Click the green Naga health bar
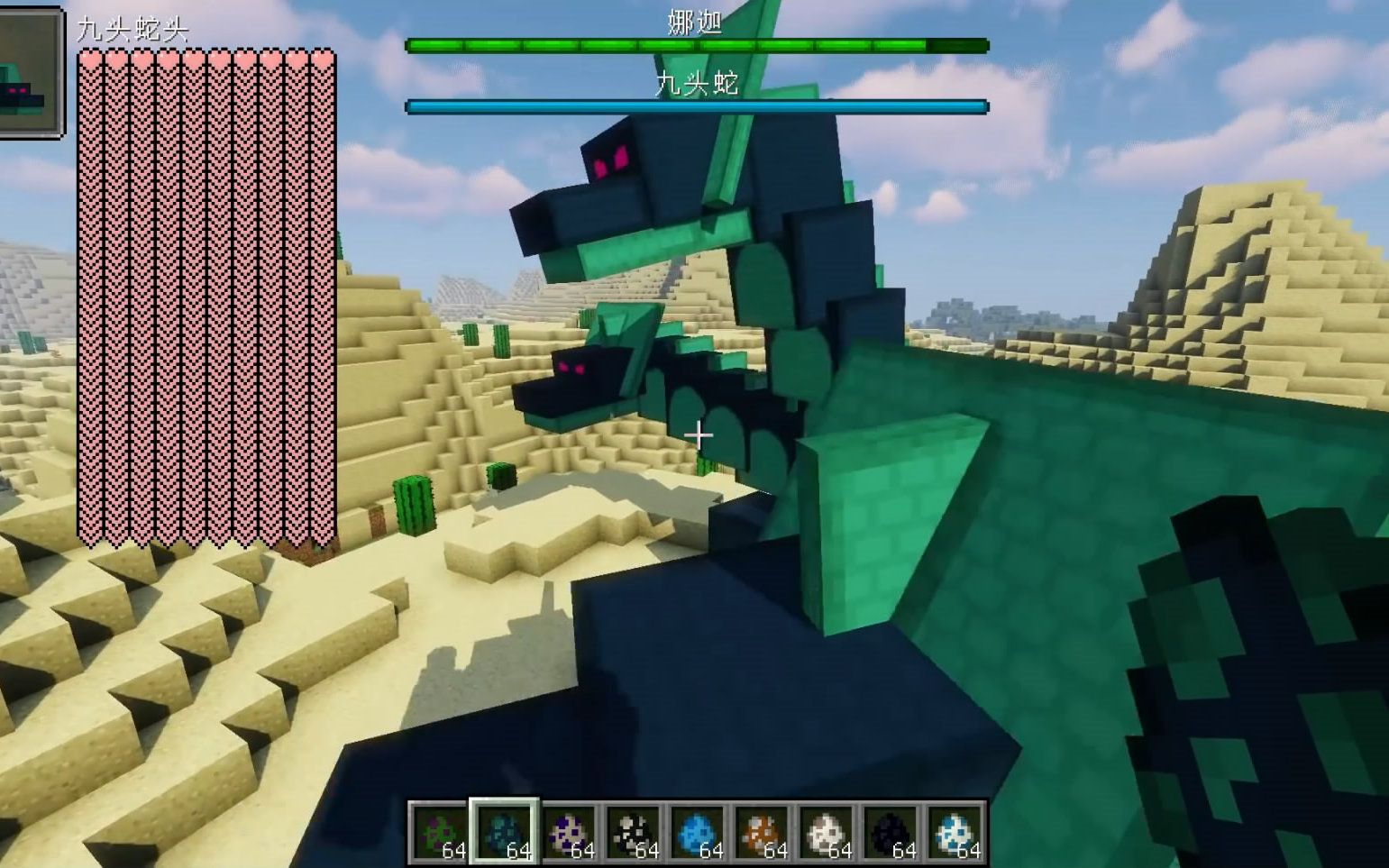Viewport: 1389px width, 868px height. point(697,43)
